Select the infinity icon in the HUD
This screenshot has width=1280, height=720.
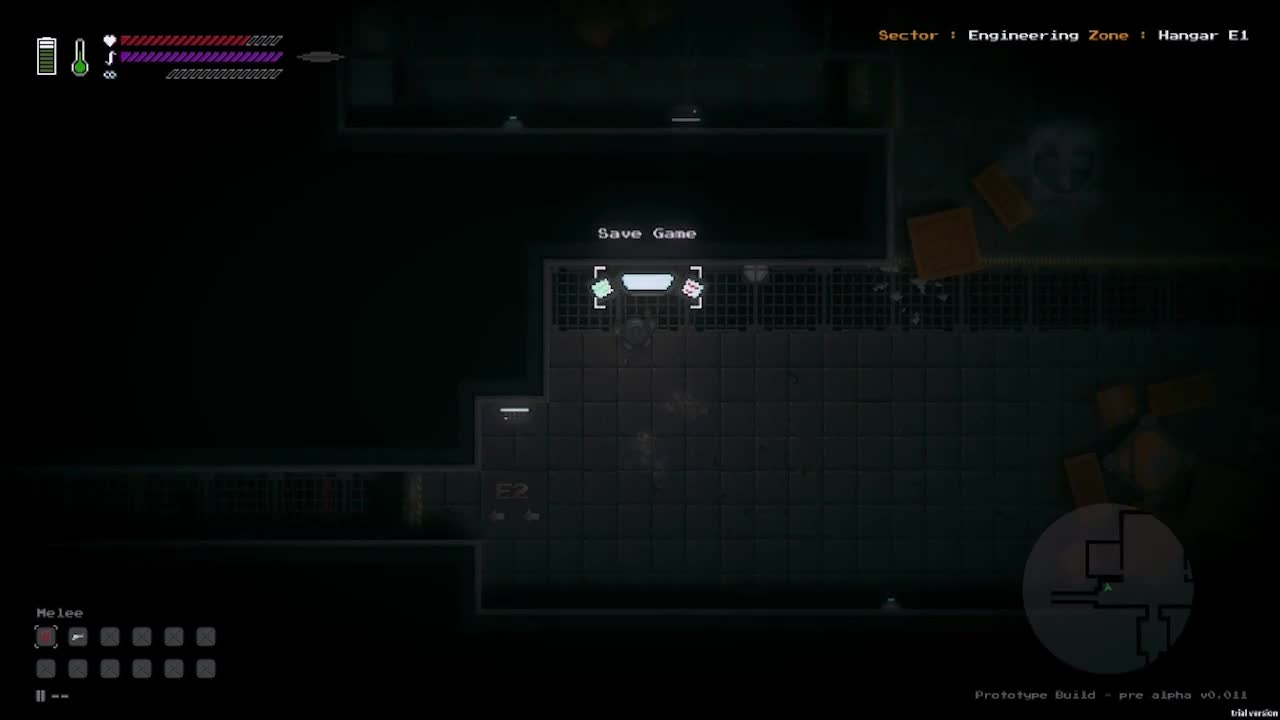(110, 74)
